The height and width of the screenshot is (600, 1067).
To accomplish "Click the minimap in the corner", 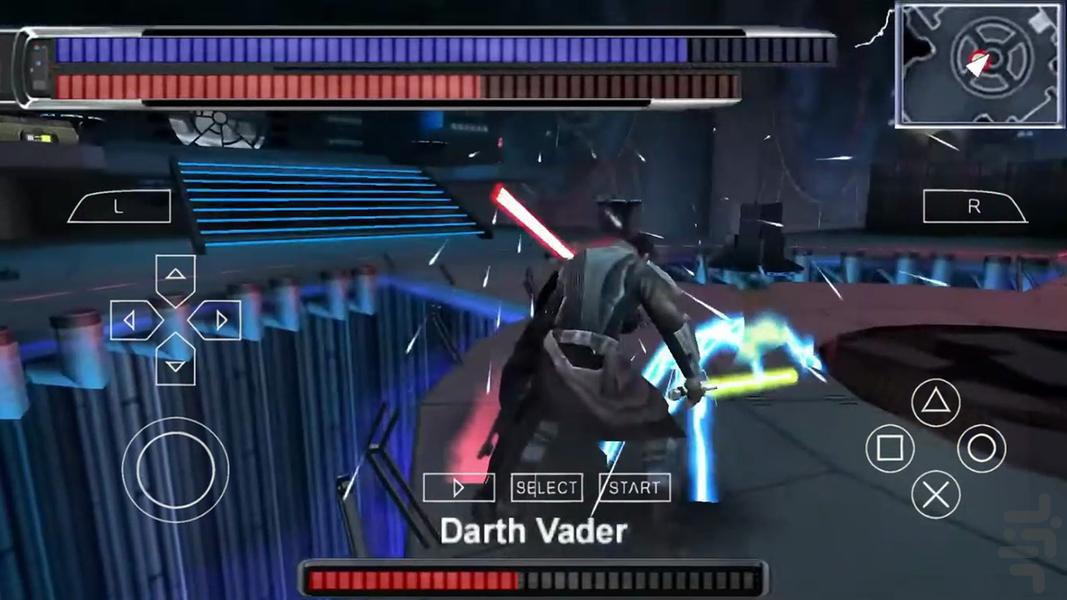I will coord(979,65).
